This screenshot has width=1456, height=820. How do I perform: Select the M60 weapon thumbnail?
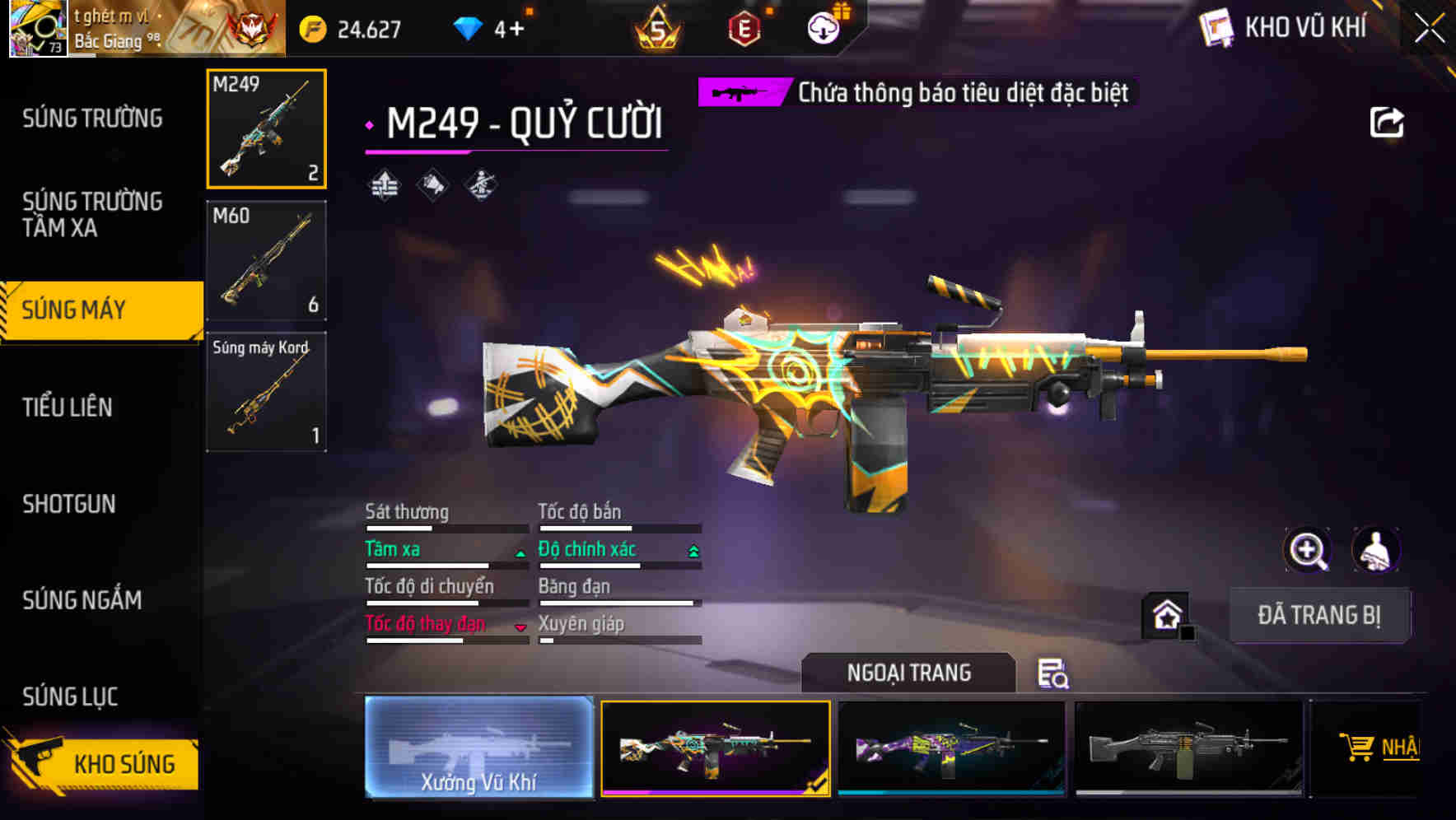tap(265, 260)
